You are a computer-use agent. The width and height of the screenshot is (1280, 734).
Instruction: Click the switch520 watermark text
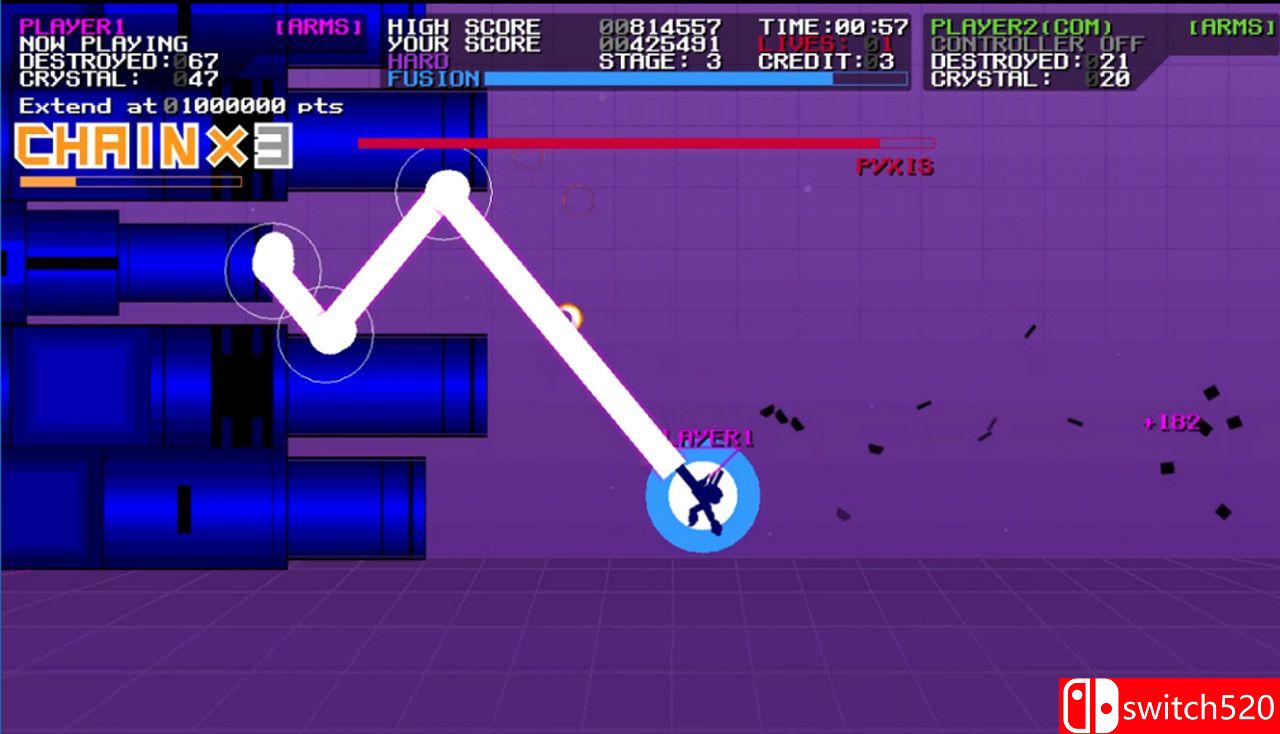1197,704
